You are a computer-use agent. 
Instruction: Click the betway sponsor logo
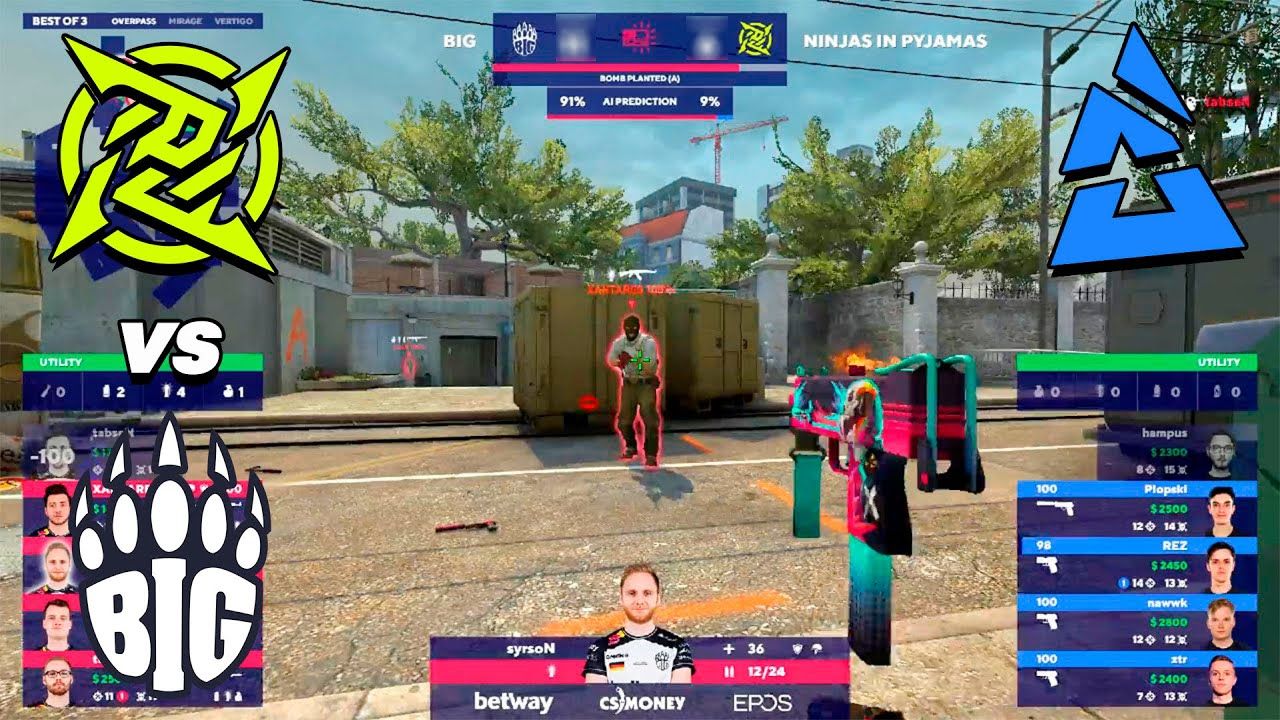pyautogui.click(x=513, y=702)
